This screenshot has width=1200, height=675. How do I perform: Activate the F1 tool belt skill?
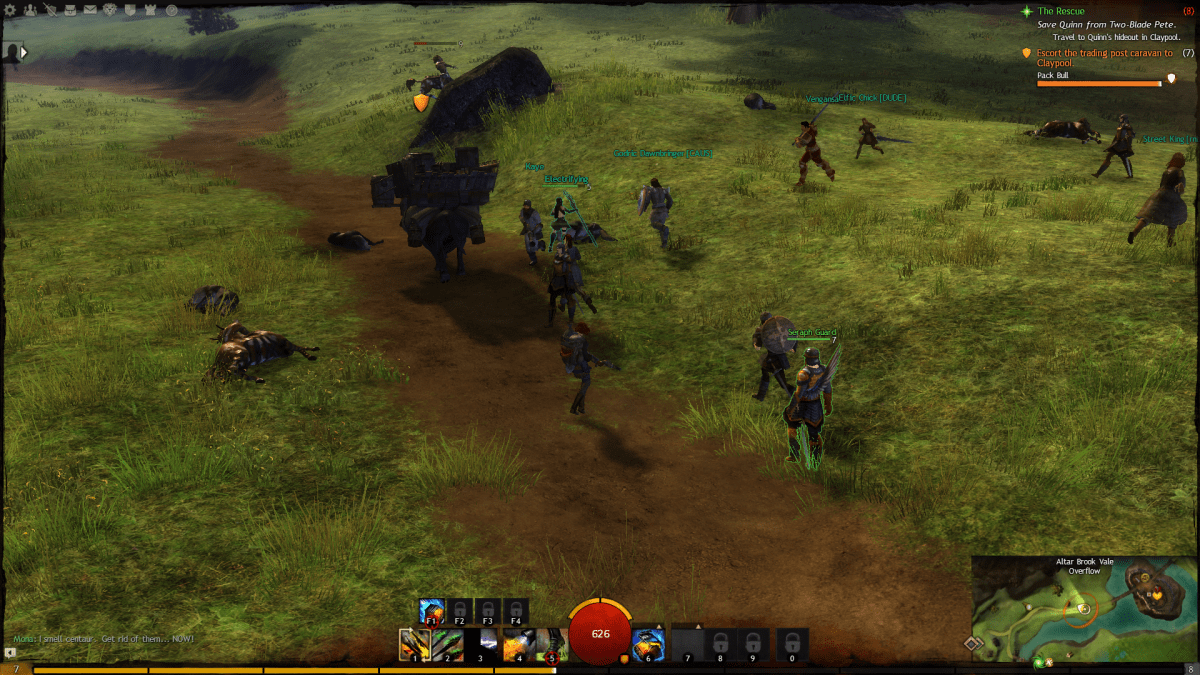tap(432, 610)
